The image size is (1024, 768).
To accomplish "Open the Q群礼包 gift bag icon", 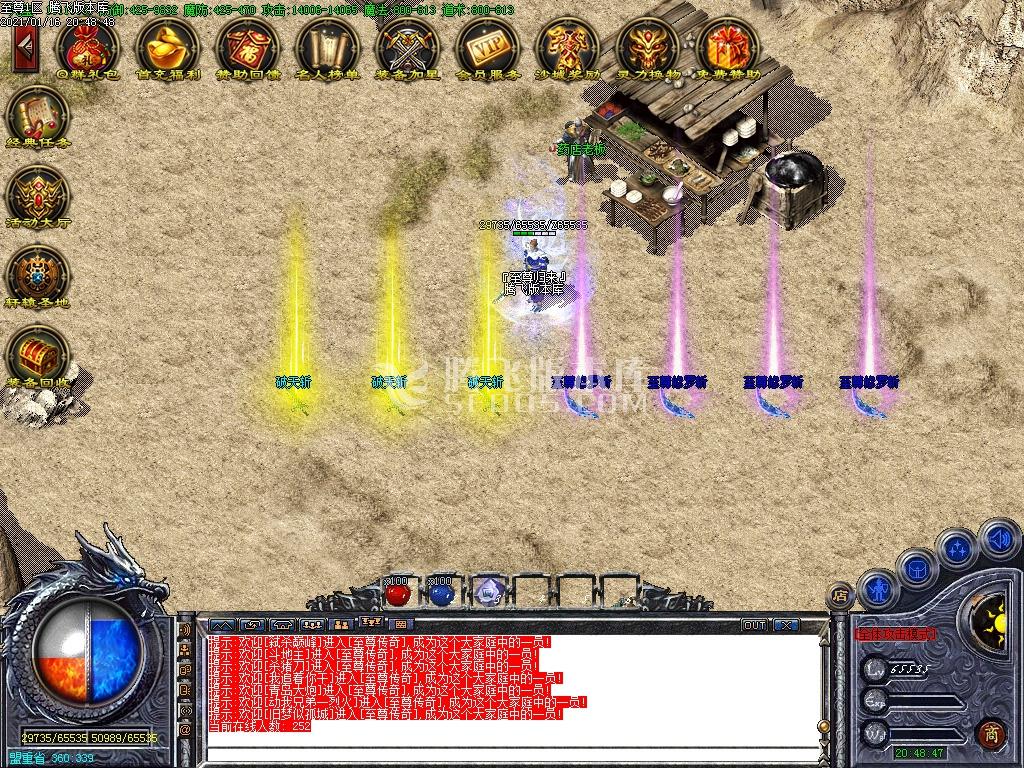I will point(87,45).
